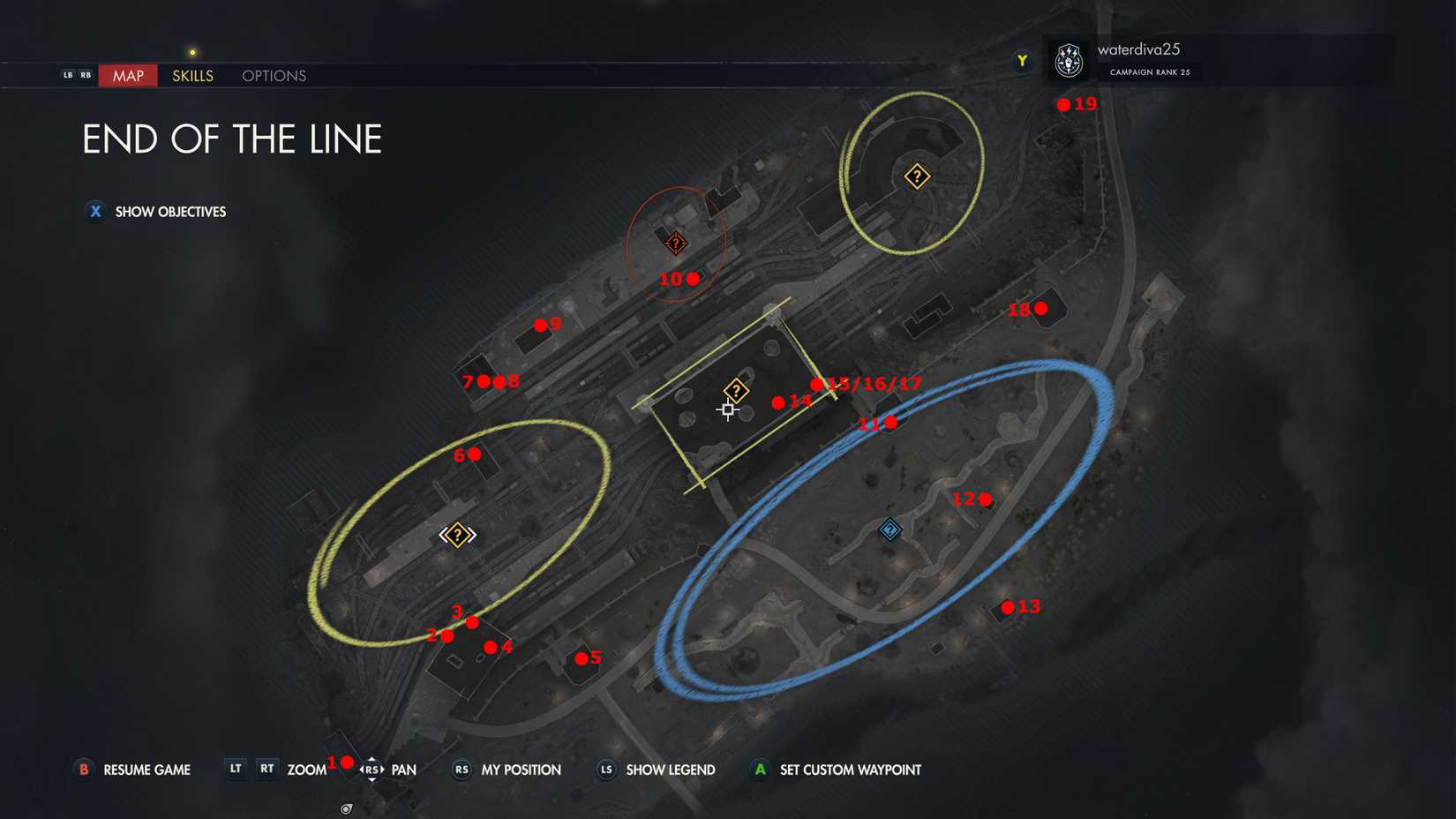Viewport: 1456px width, 819px height.
Task: Click the orange question mark marker above collectible 10
Action: coord(674,242)
